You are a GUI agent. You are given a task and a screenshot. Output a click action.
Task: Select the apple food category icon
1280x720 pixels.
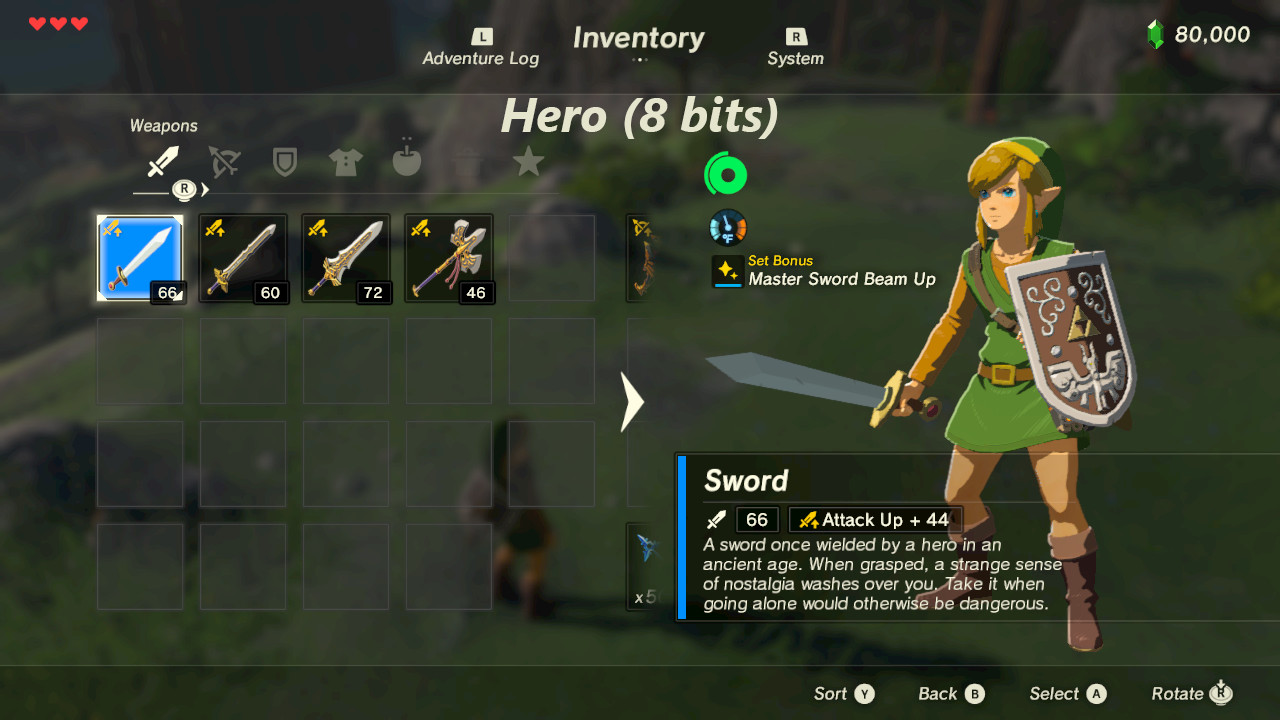pyautogui.click(x=406, y=163)
